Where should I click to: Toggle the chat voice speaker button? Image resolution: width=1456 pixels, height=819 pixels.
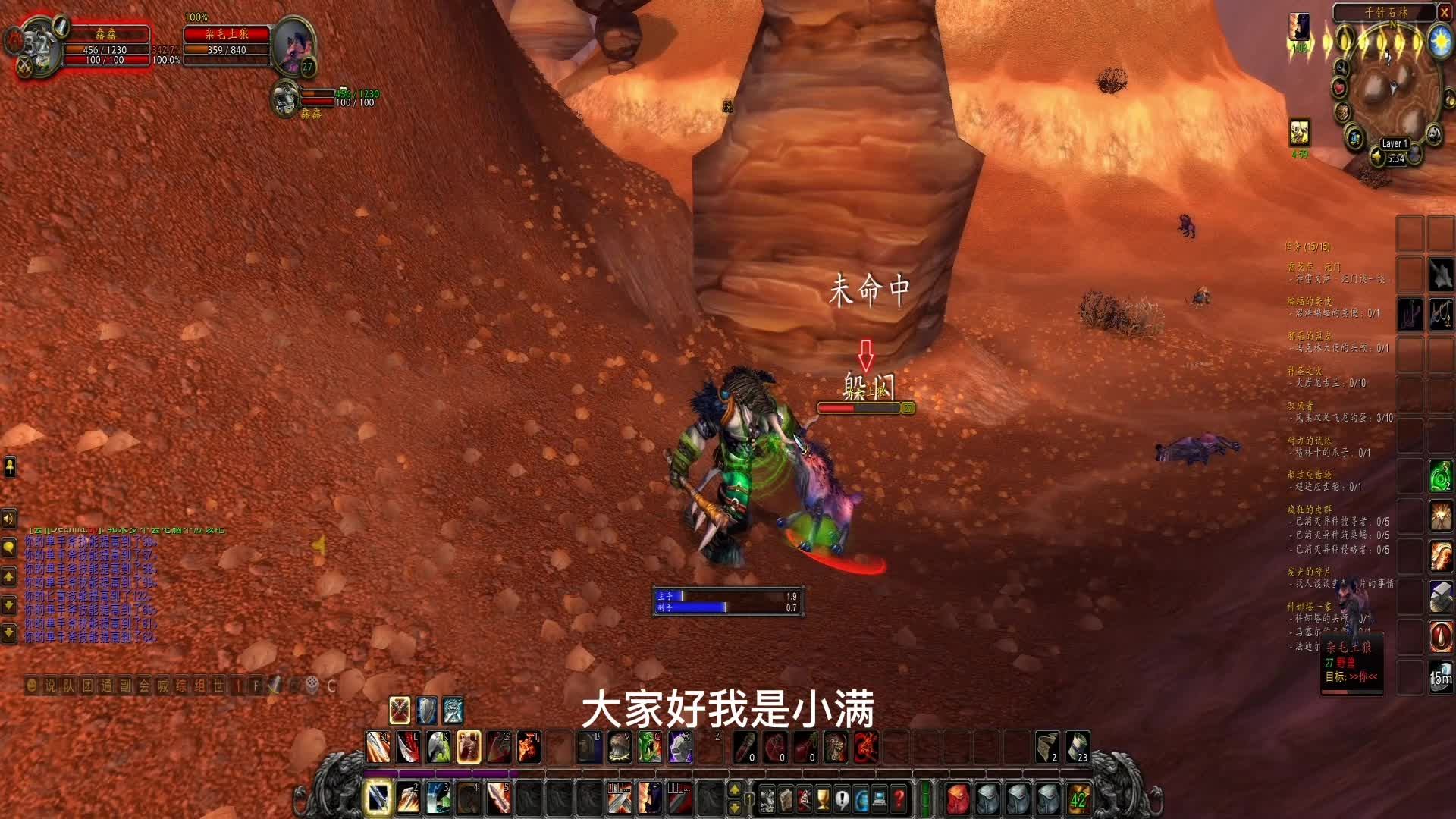click(9, 519)
